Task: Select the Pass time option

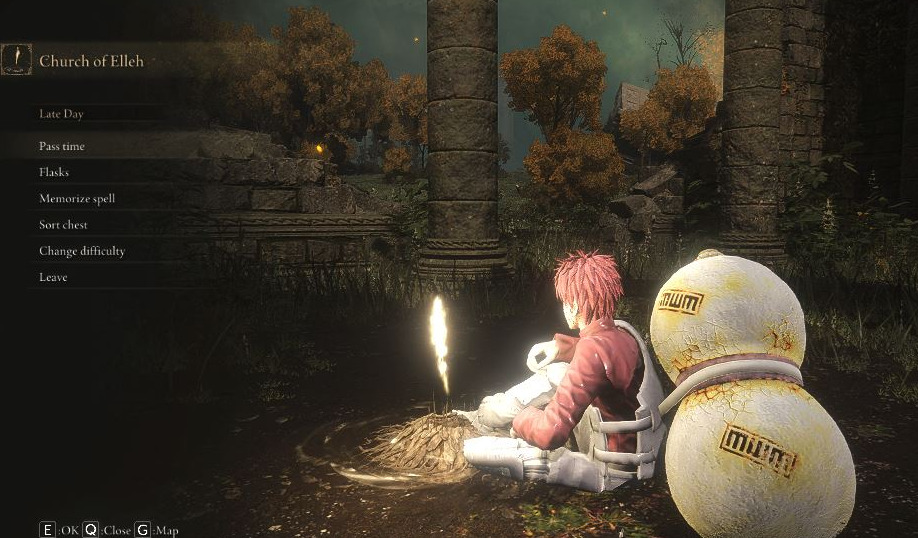Action: point(62,146)
